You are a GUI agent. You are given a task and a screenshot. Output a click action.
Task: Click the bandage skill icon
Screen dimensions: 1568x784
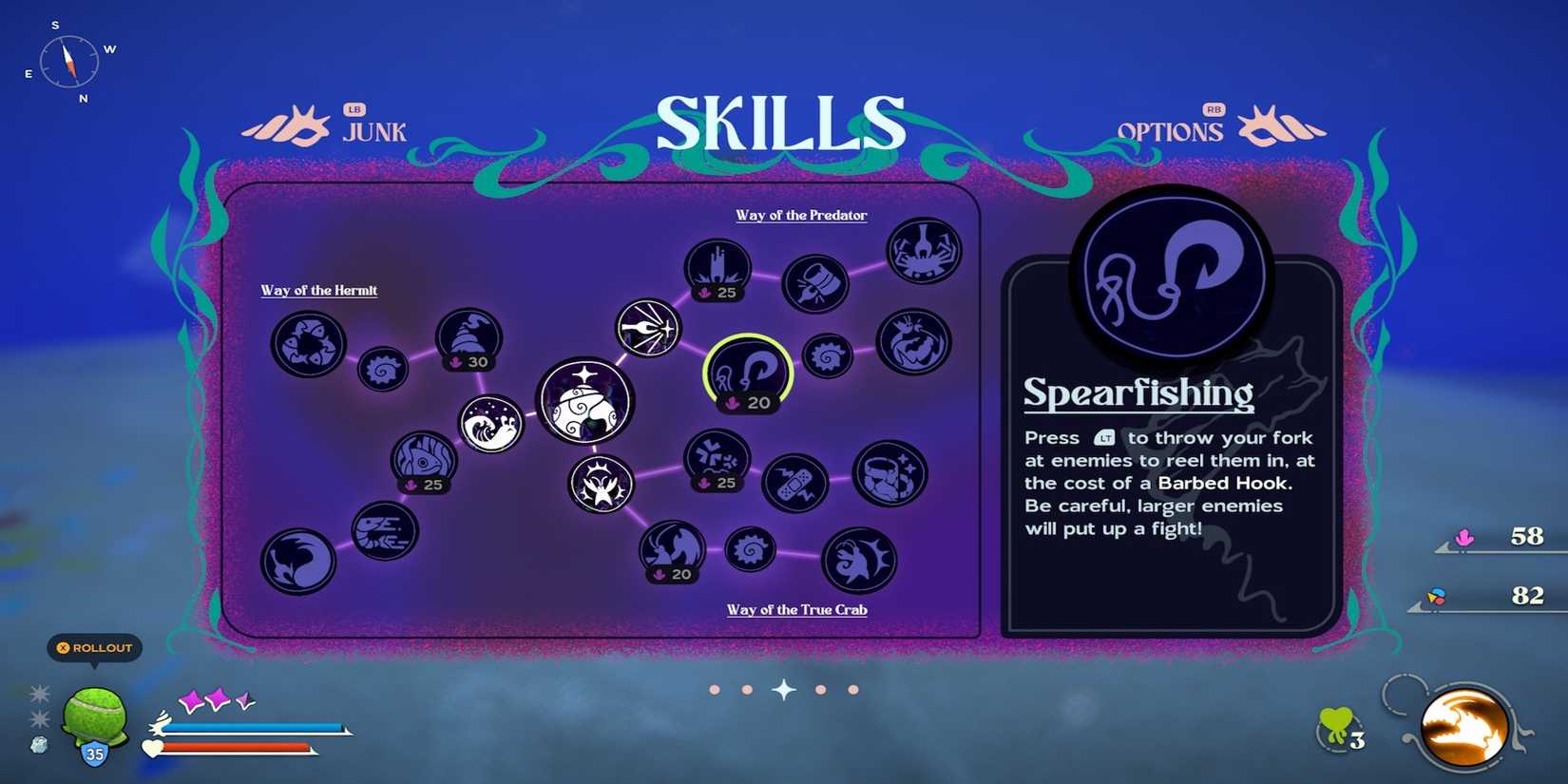click(x=796, y=484)
